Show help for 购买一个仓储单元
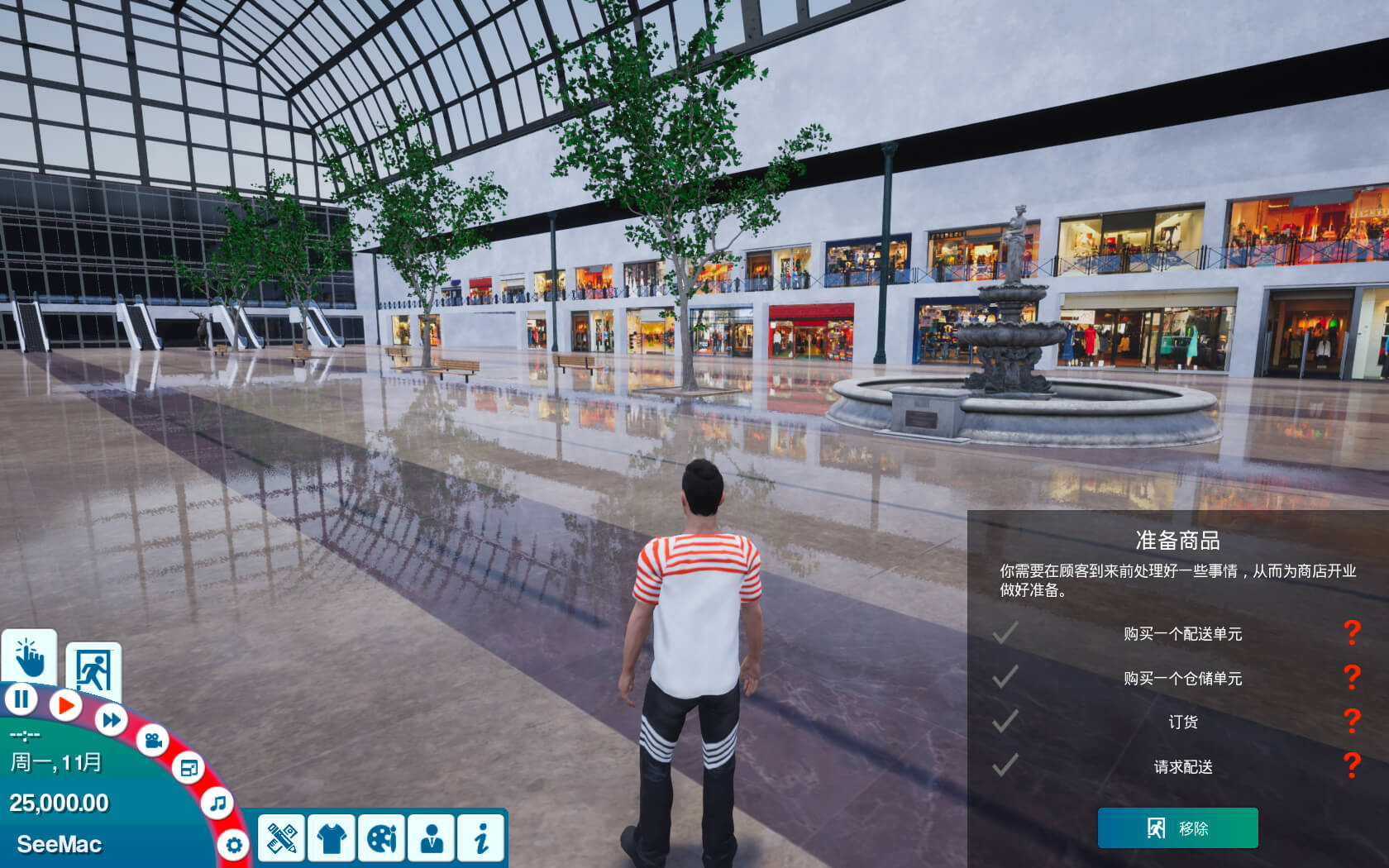Screen dimensions: 1389x868 coord(1352,678)
